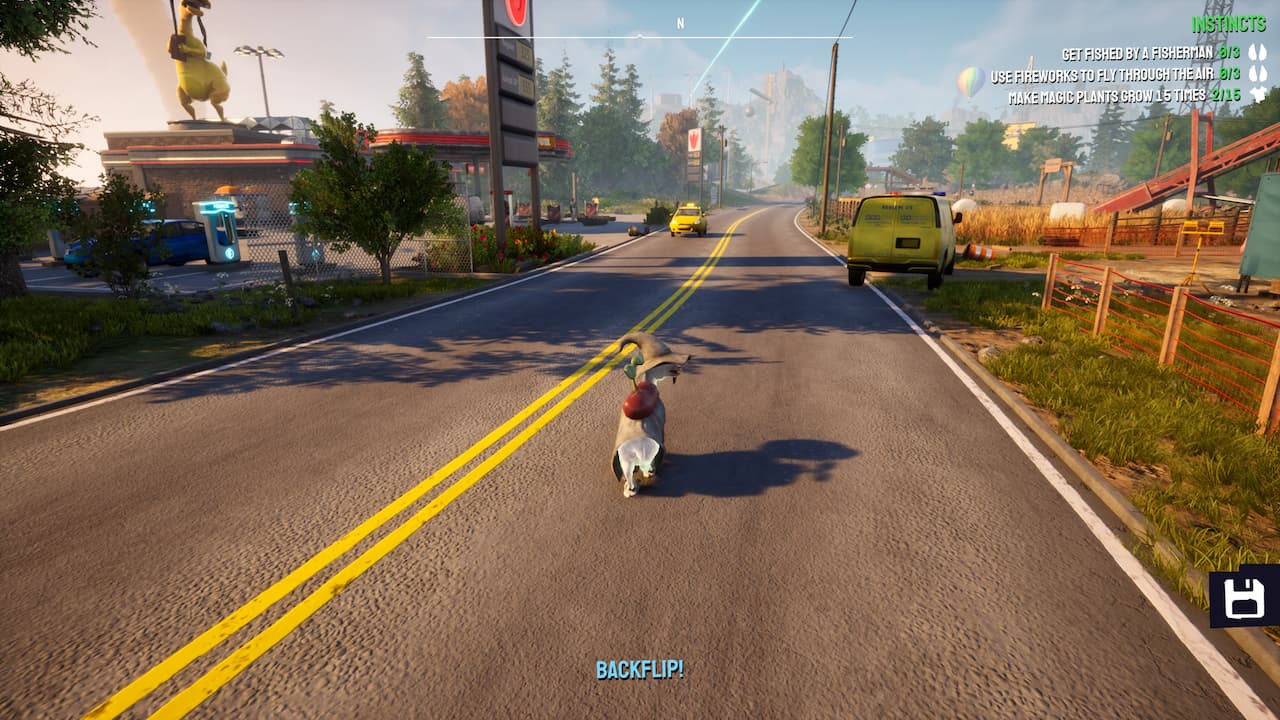Click the hoofprints beside the fireworks instinct
Image resolution: width=1280 pixels, height=720 pixels.
point(1258,75)
